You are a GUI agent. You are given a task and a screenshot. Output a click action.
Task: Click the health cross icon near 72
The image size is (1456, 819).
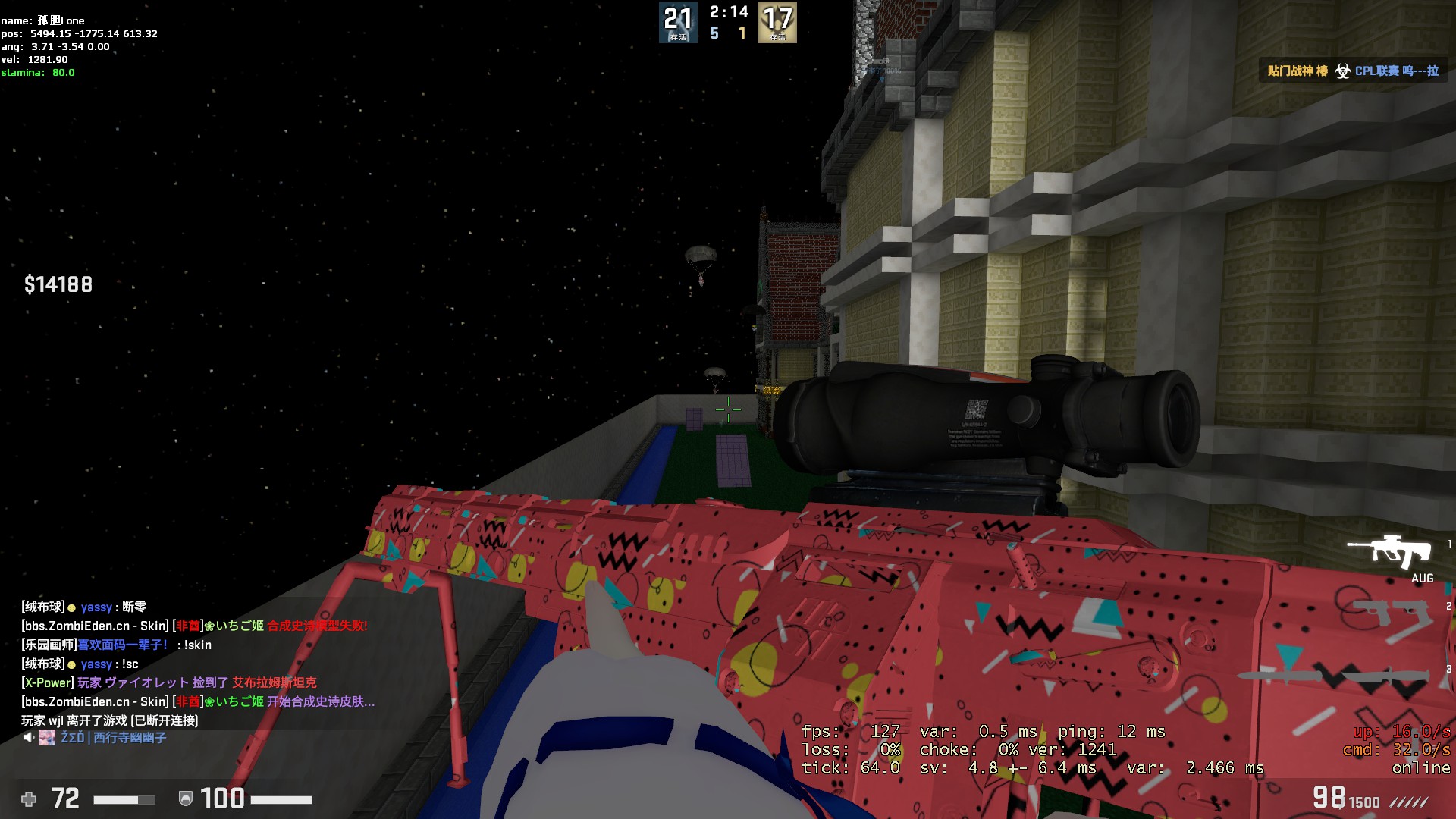29,799
